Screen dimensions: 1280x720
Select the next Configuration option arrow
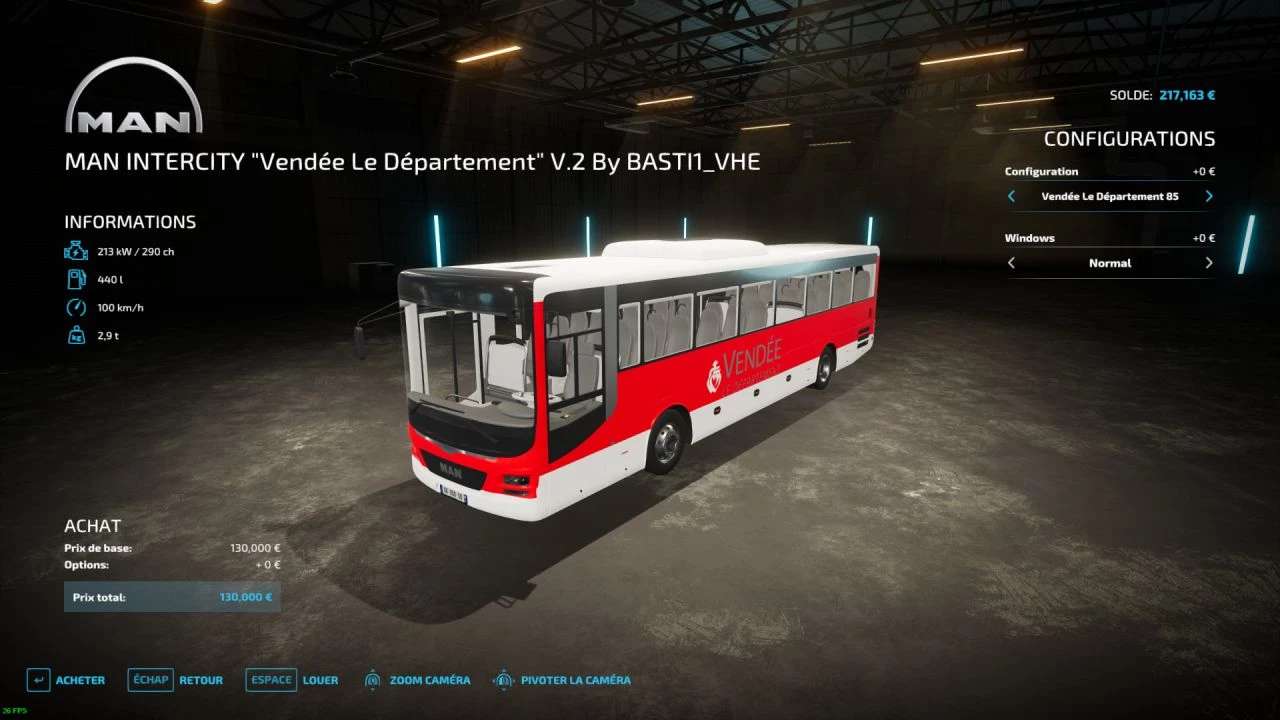[x=1208, y=196]
